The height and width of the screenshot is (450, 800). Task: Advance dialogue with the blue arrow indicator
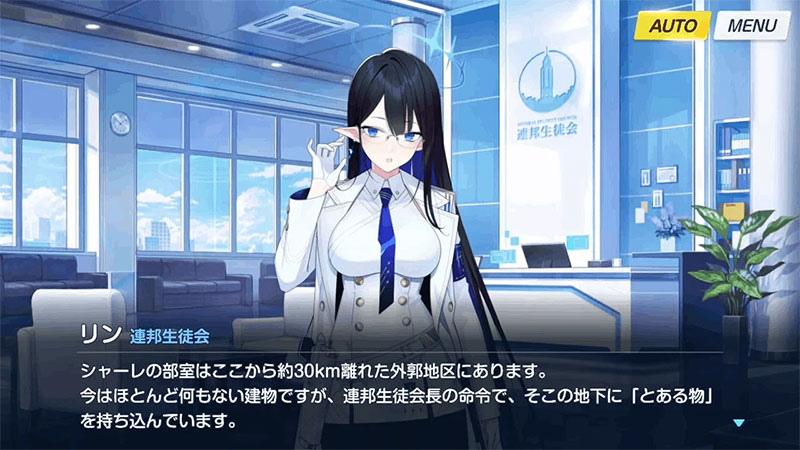pos(739,423)
